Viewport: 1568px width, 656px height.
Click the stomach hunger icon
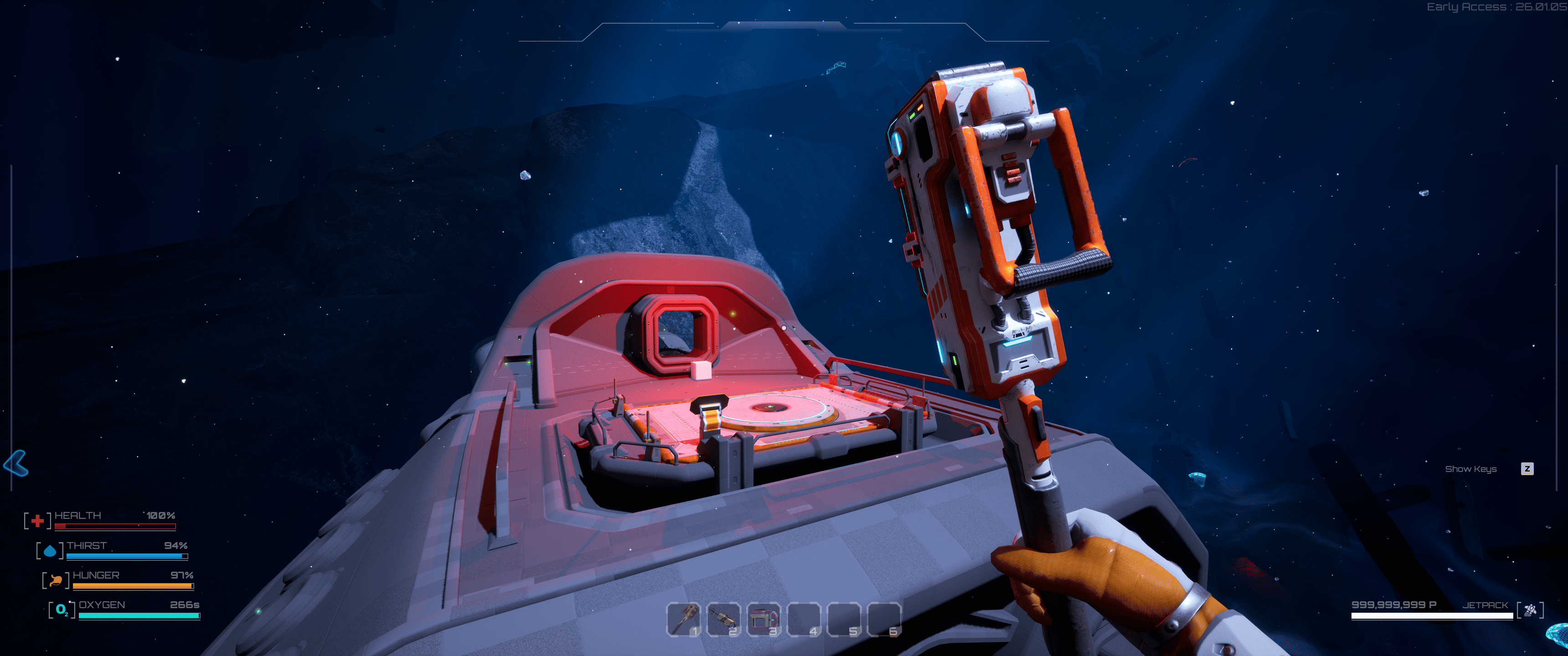[56, 580]
